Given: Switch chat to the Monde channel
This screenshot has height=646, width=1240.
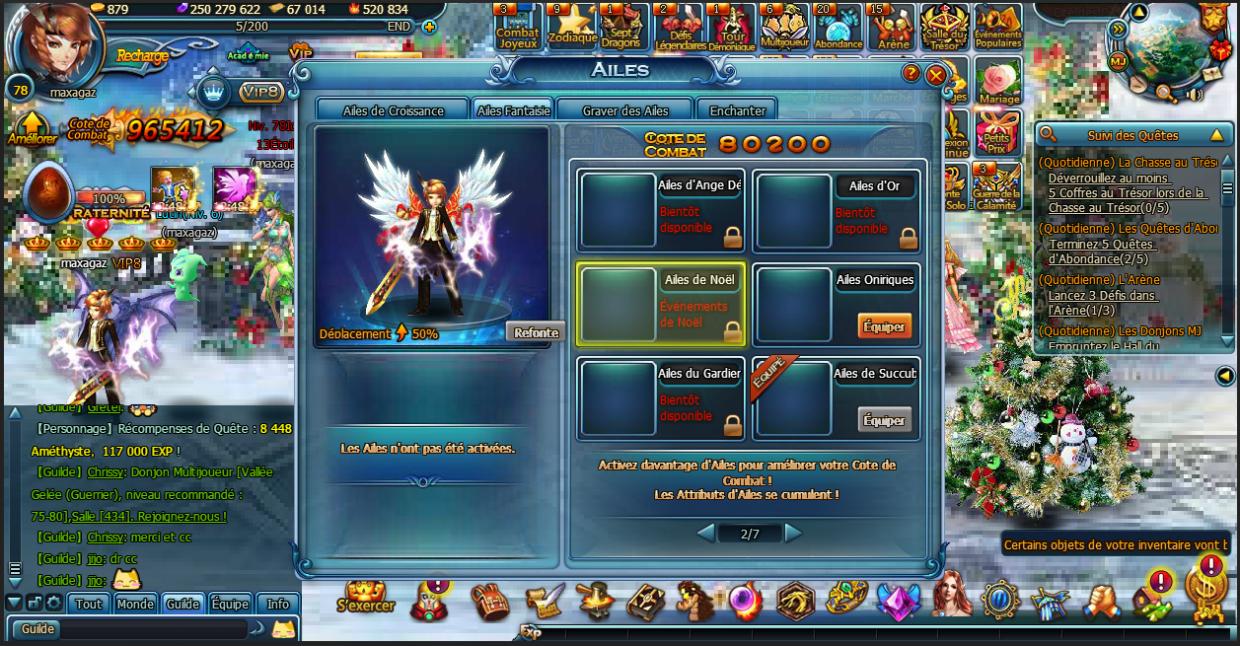Looking at the screenshot, I should pos(134,604).
